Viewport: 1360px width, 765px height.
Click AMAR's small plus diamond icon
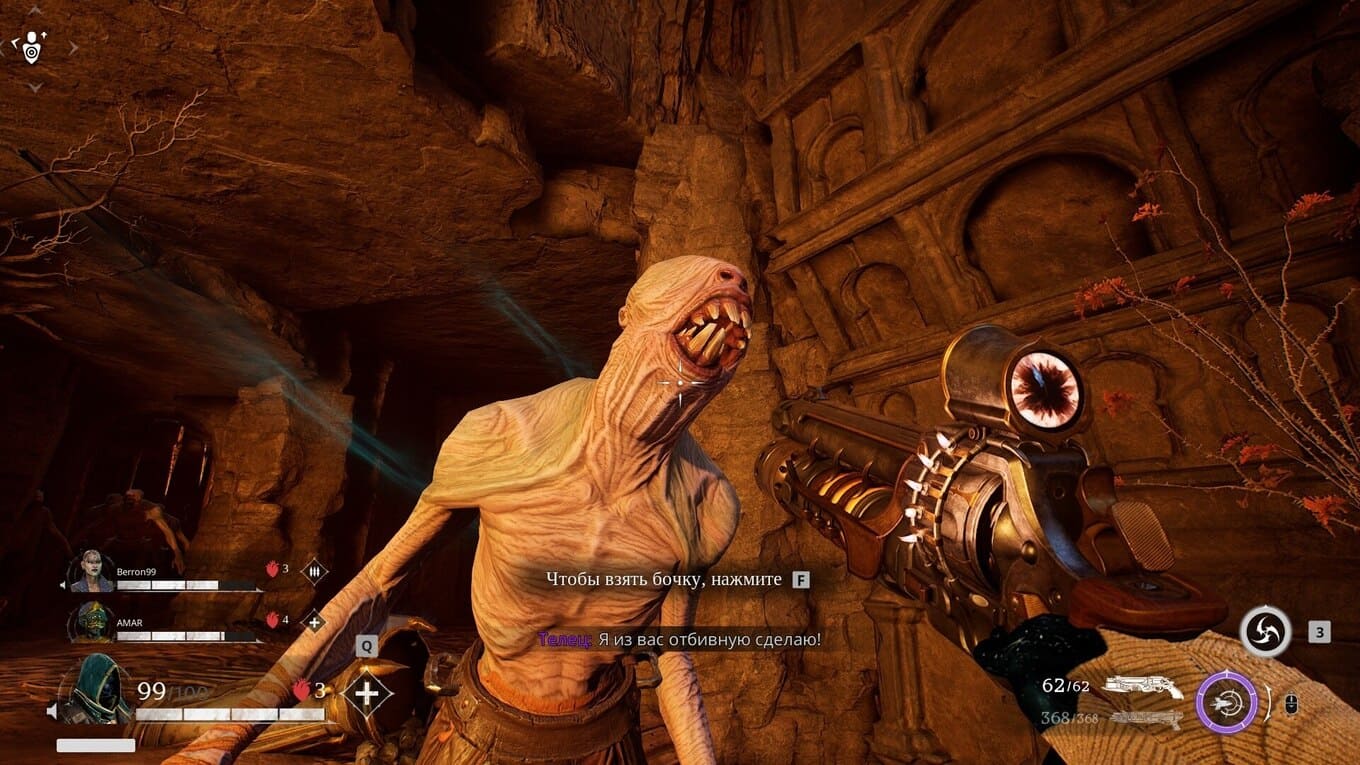[x=313, y=622]
